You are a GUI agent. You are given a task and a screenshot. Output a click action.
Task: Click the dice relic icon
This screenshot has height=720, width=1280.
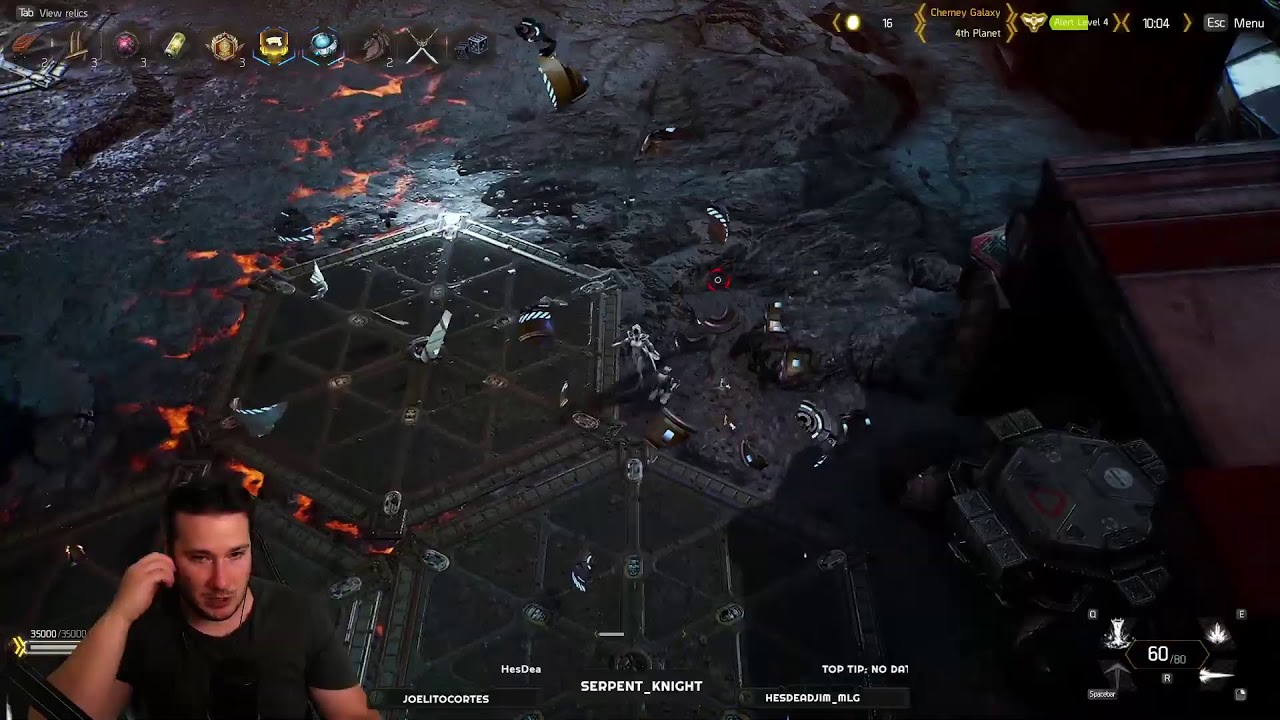click(x=476, y=44)
